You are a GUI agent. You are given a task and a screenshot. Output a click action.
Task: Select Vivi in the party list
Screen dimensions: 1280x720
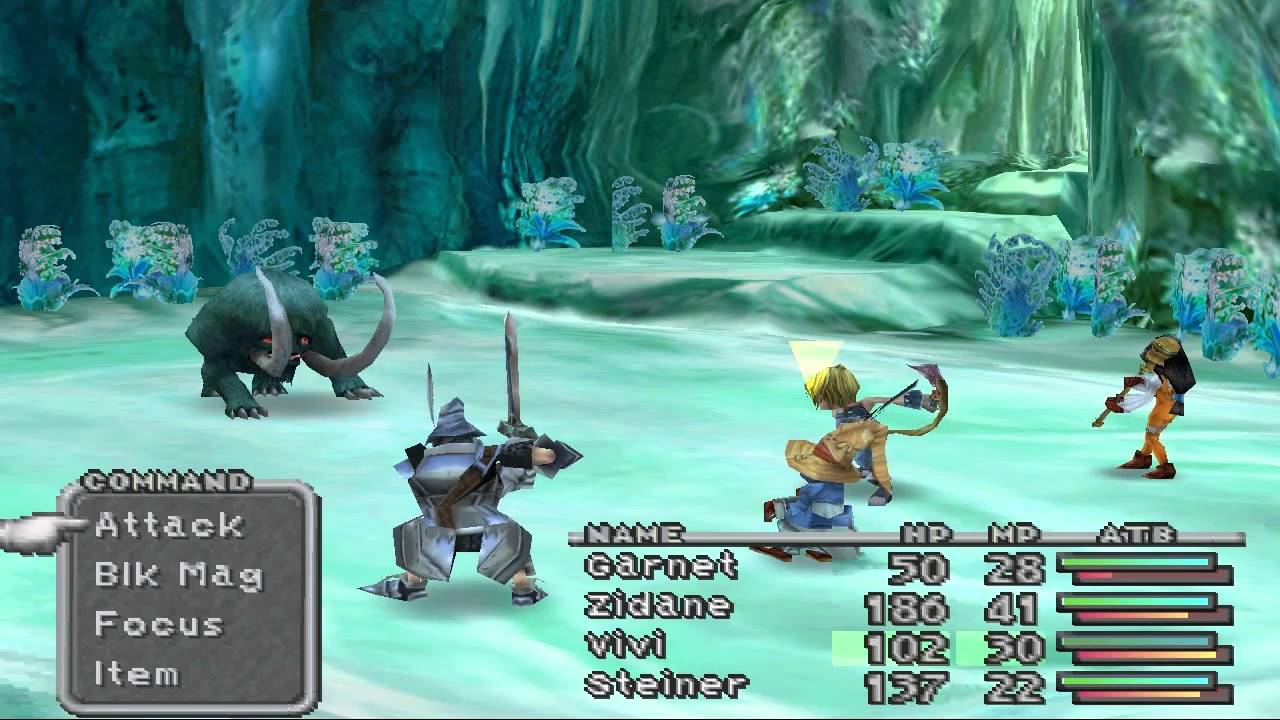click(x=625, y=642)
